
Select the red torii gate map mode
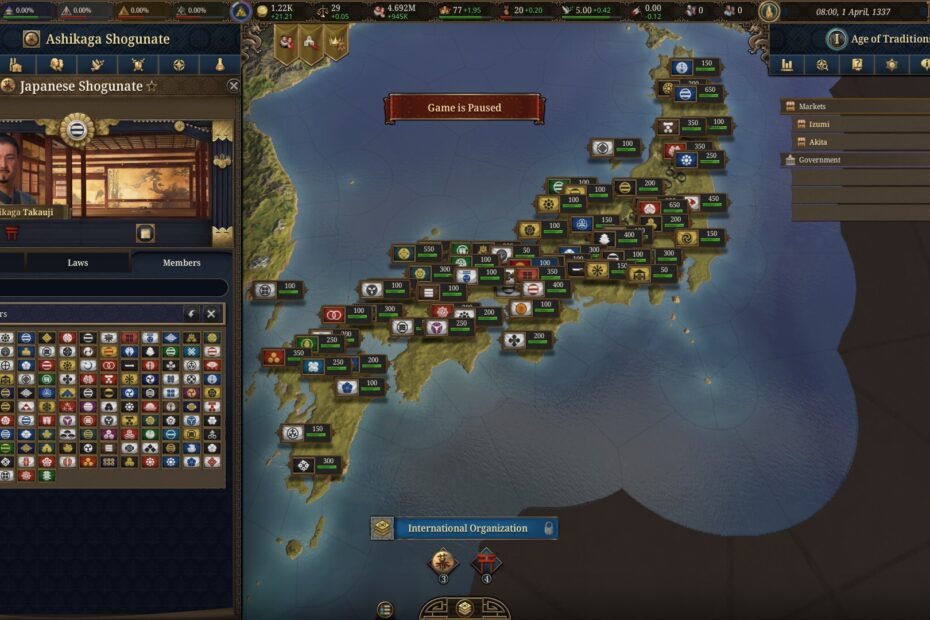click(486, 561)
